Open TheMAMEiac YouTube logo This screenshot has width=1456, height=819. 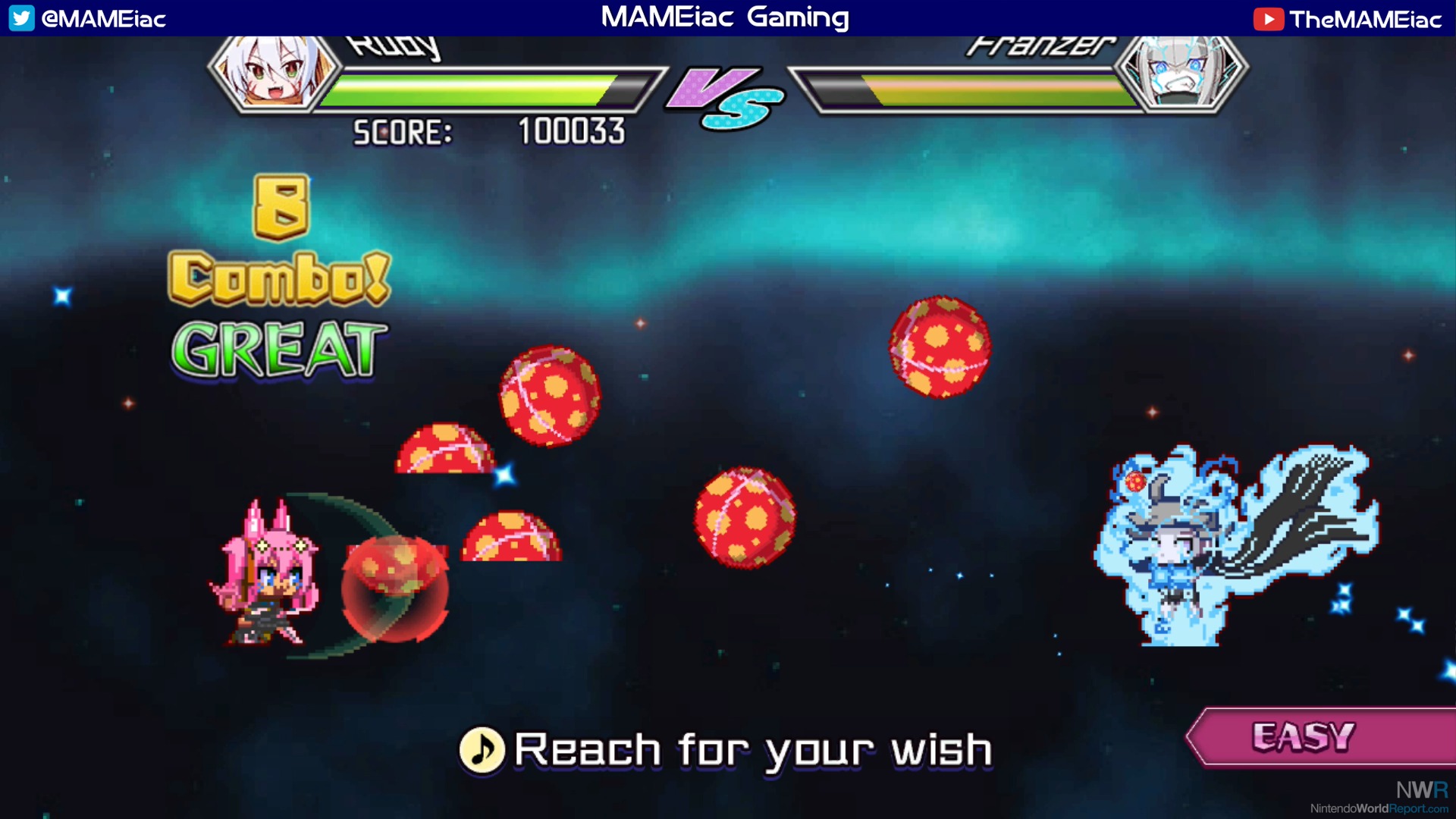(x=1267, y=19)
